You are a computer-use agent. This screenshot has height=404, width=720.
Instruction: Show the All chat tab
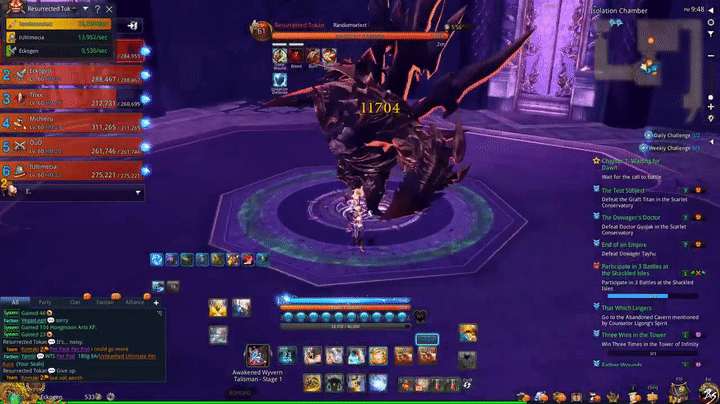(x=15, y=300)
